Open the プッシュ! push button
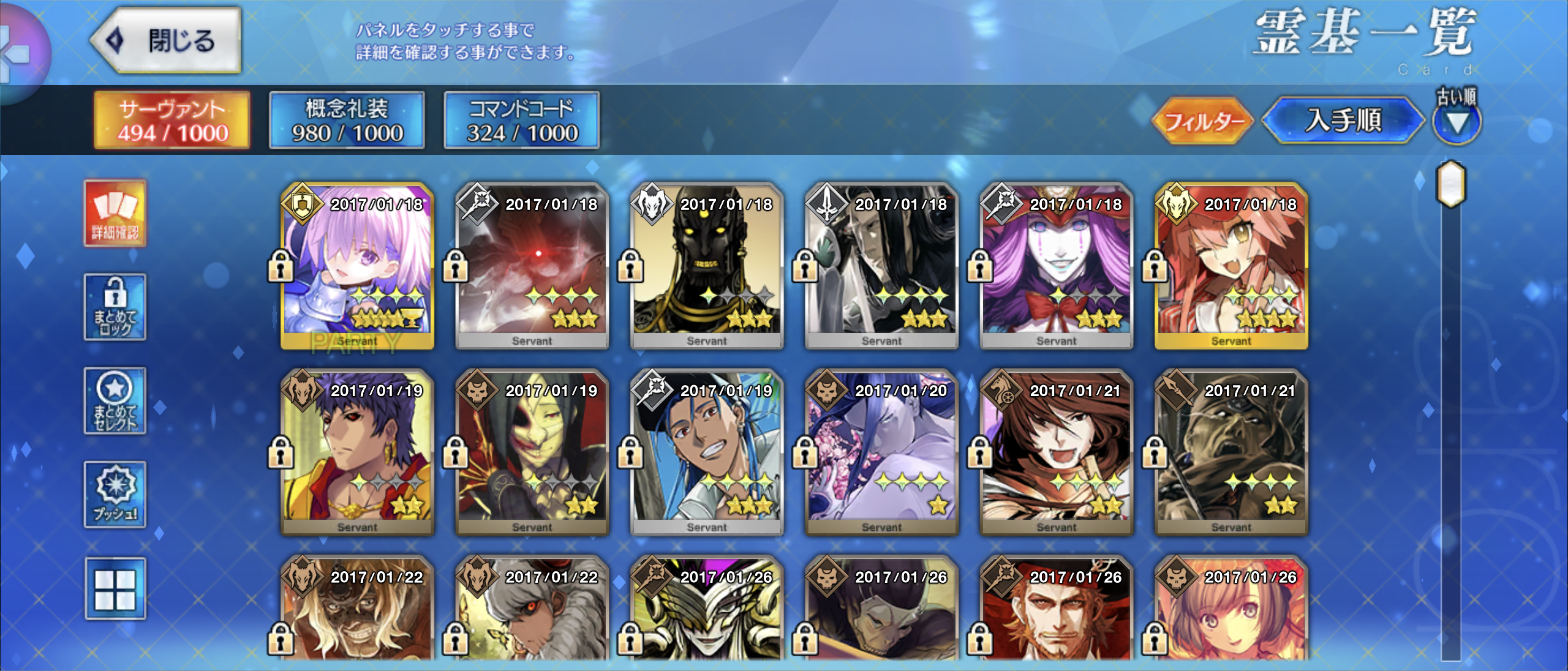 [115, 495]
